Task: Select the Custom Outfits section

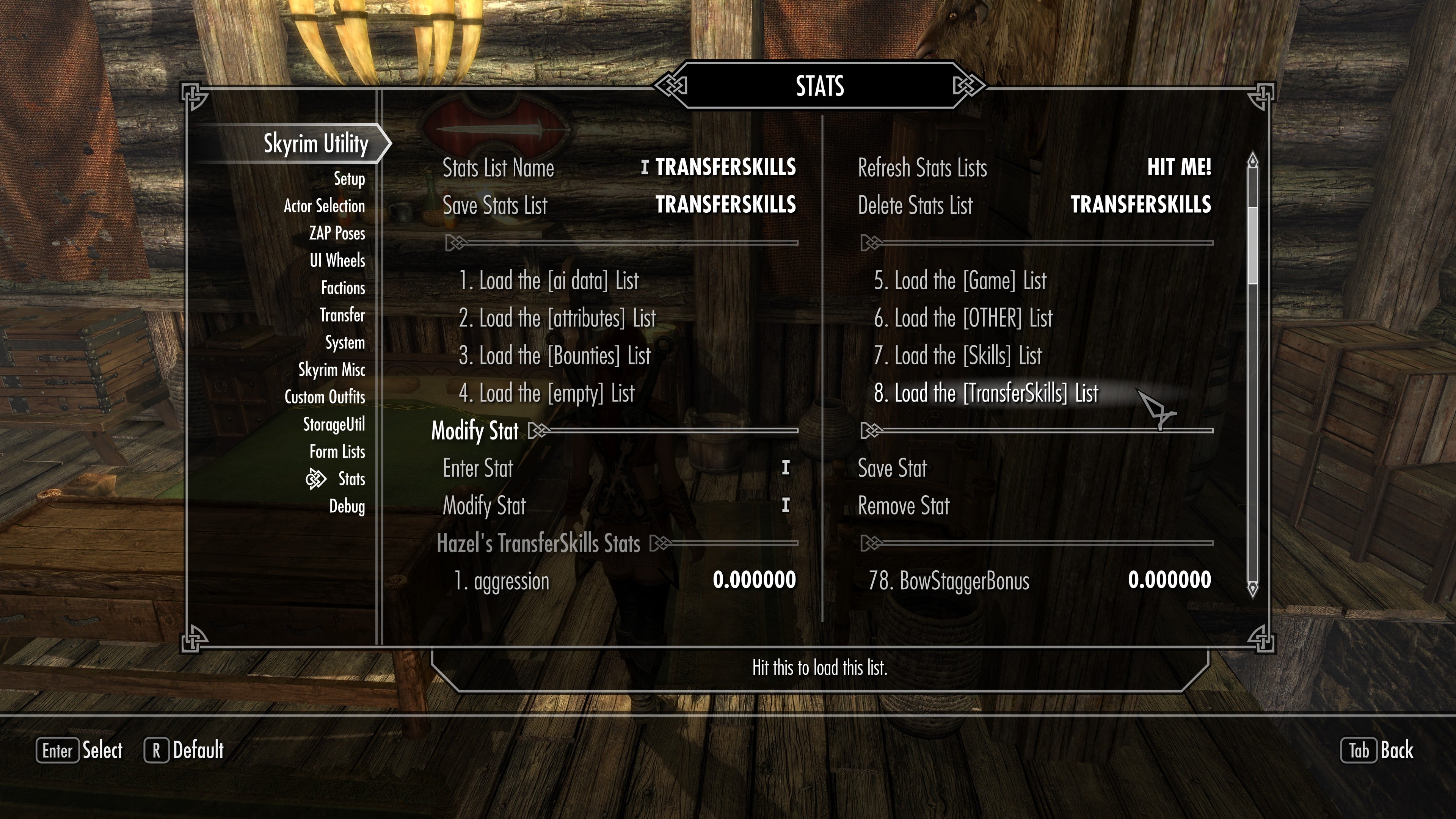Action: coord(325,397)
